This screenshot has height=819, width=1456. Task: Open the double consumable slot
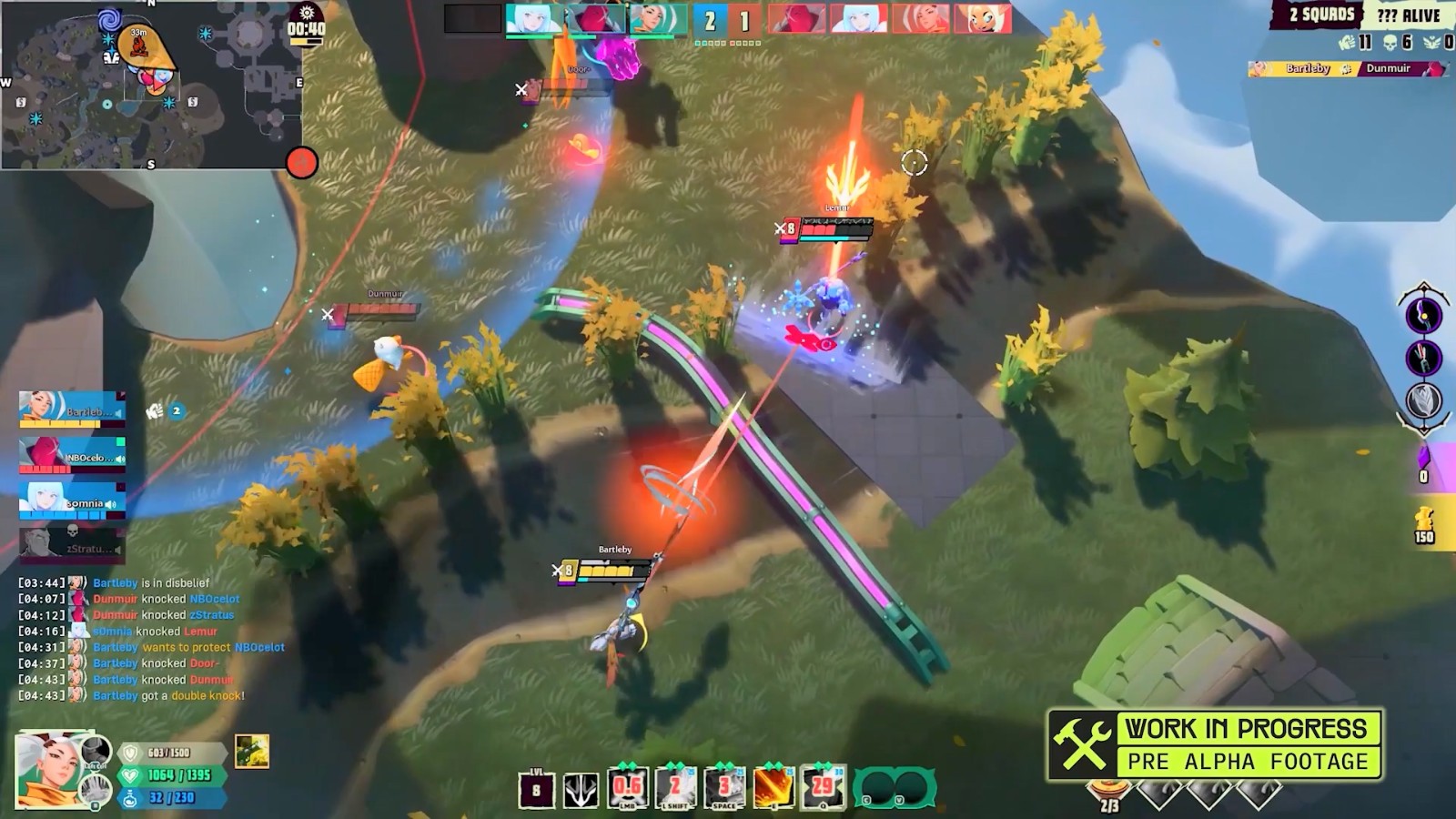895,789
